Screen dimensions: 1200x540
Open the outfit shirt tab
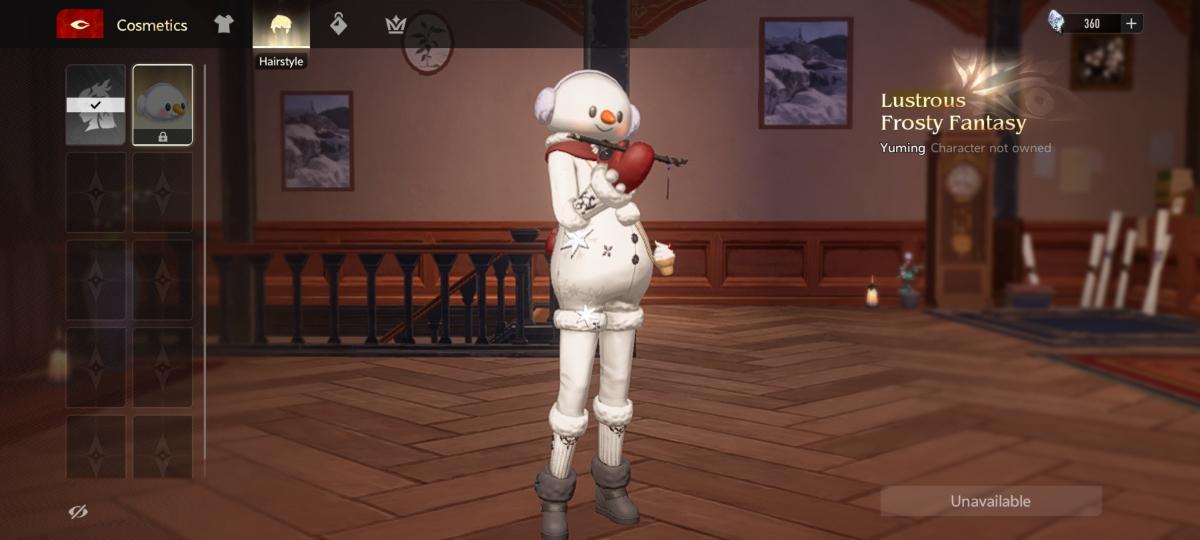[x=224, y=25]
